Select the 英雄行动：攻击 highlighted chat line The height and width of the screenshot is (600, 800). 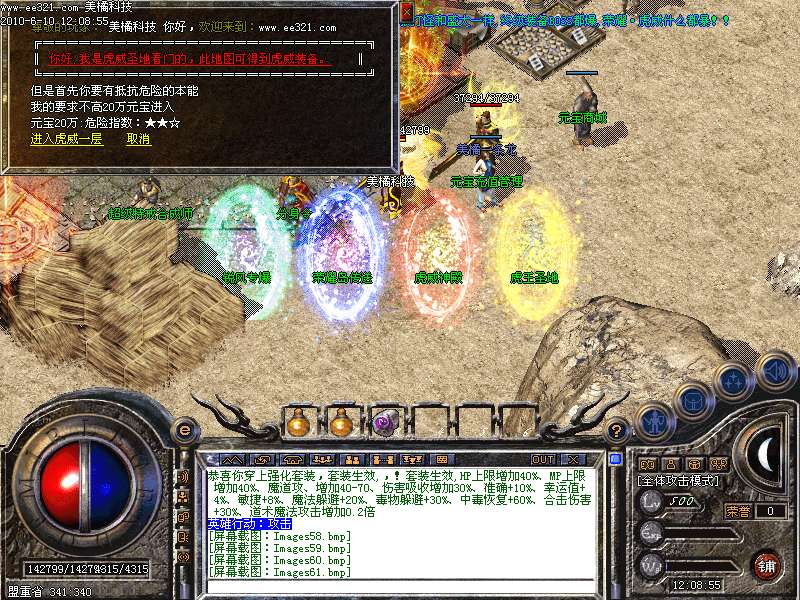250,523
